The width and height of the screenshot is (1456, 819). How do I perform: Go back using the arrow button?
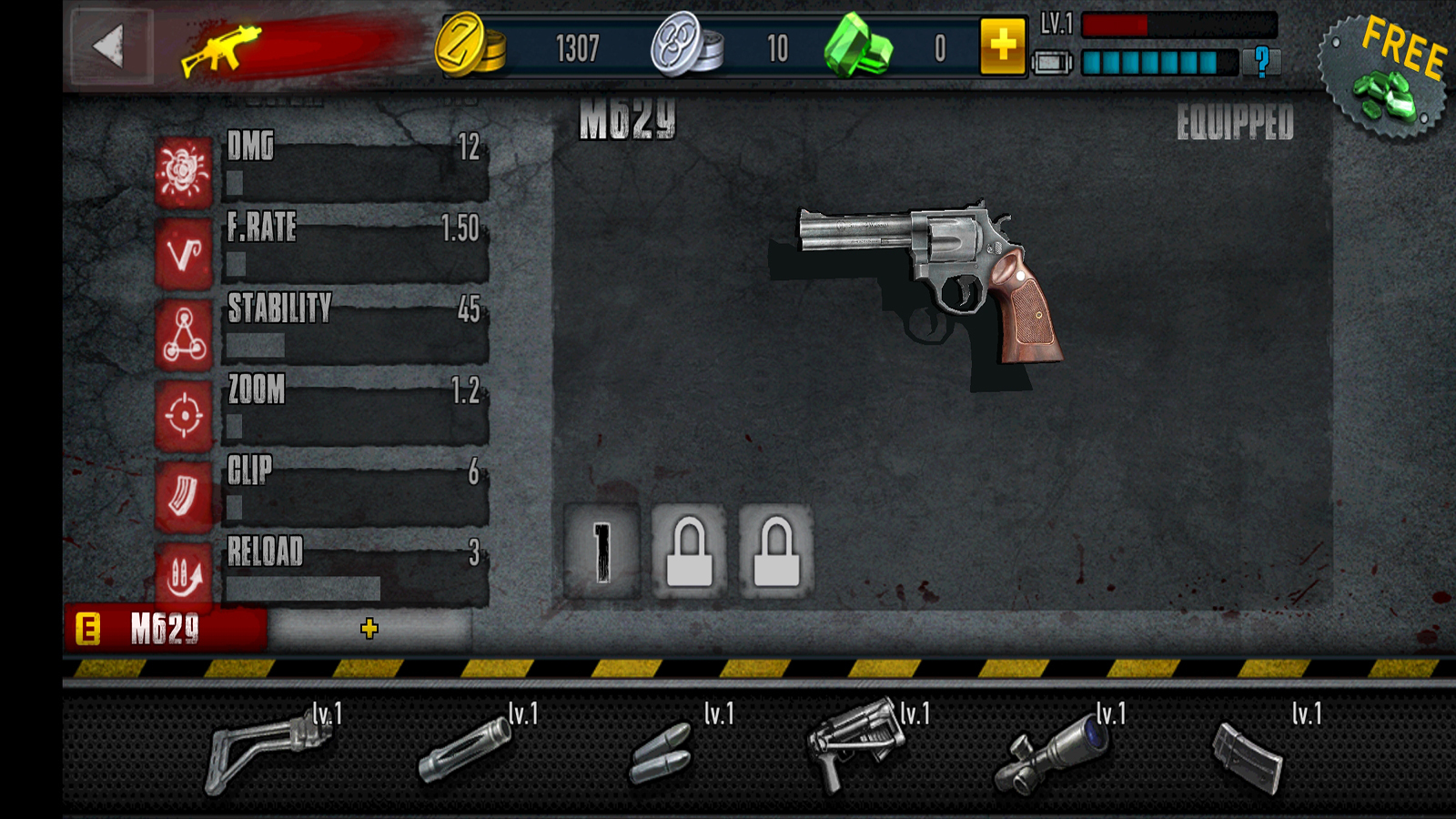tap(111, 46)
